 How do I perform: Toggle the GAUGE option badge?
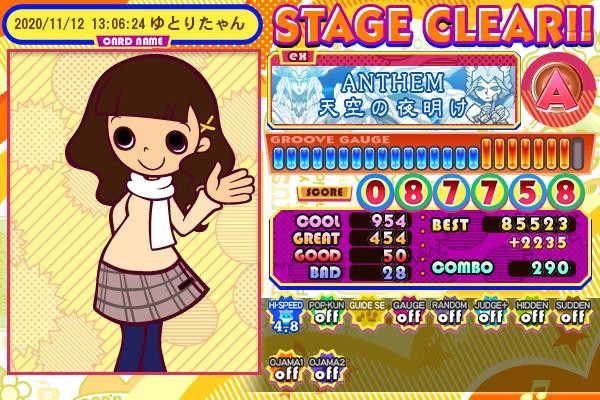pos(406,314)
